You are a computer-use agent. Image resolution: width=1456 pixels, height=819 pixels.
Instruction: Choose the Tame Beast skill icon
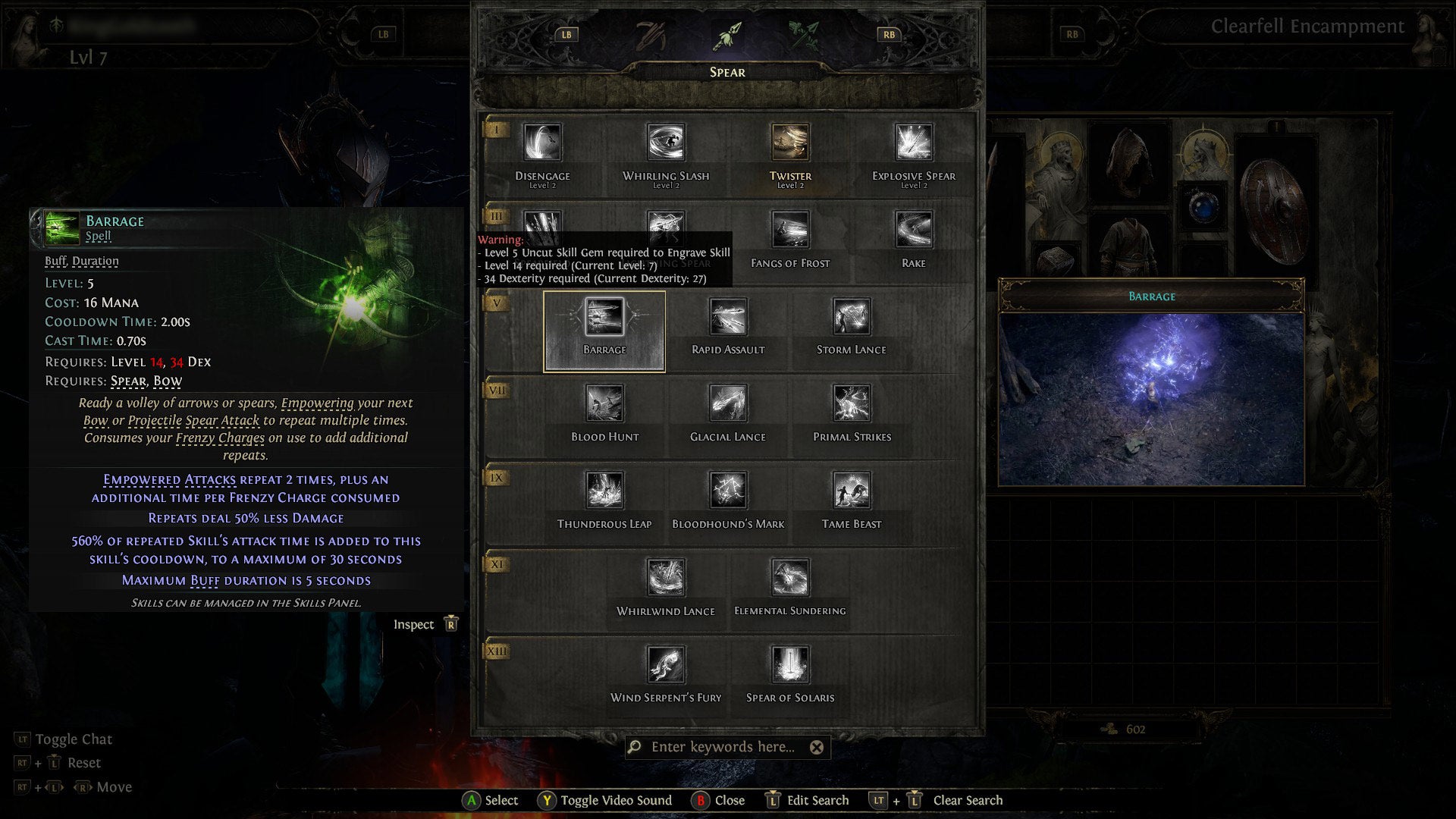852,491
